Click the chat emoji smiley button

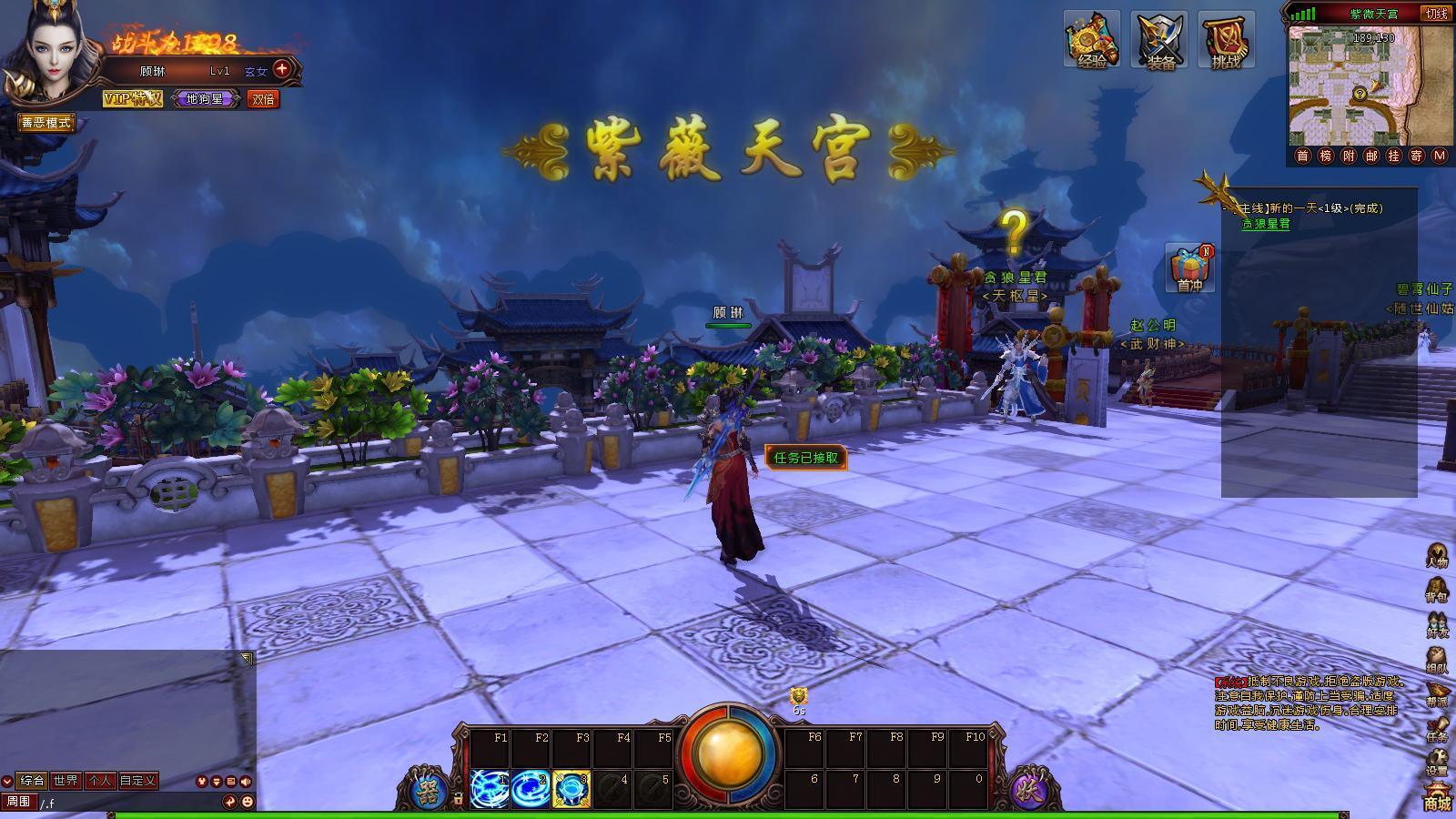click(248, 802)
